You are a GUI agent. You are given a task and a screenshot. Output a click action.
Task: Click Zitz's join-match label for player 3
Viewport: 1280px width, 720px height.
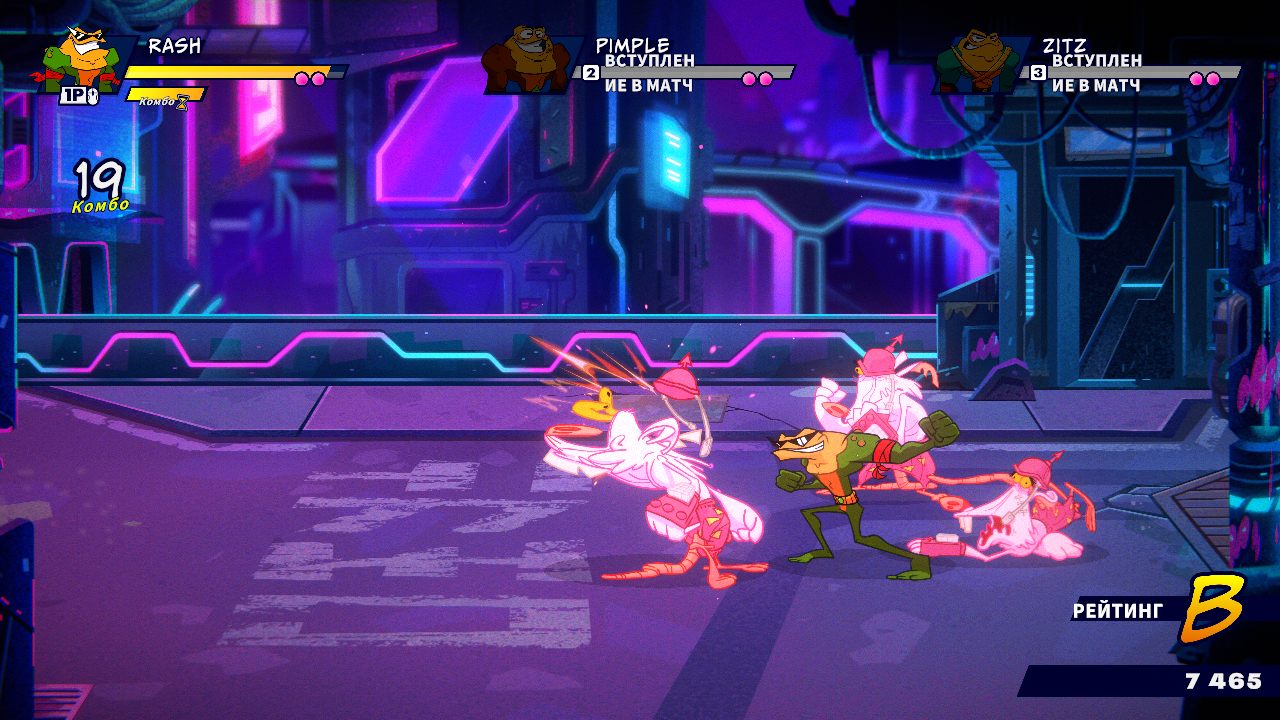pyautogui.click(x=1096, y=73)
